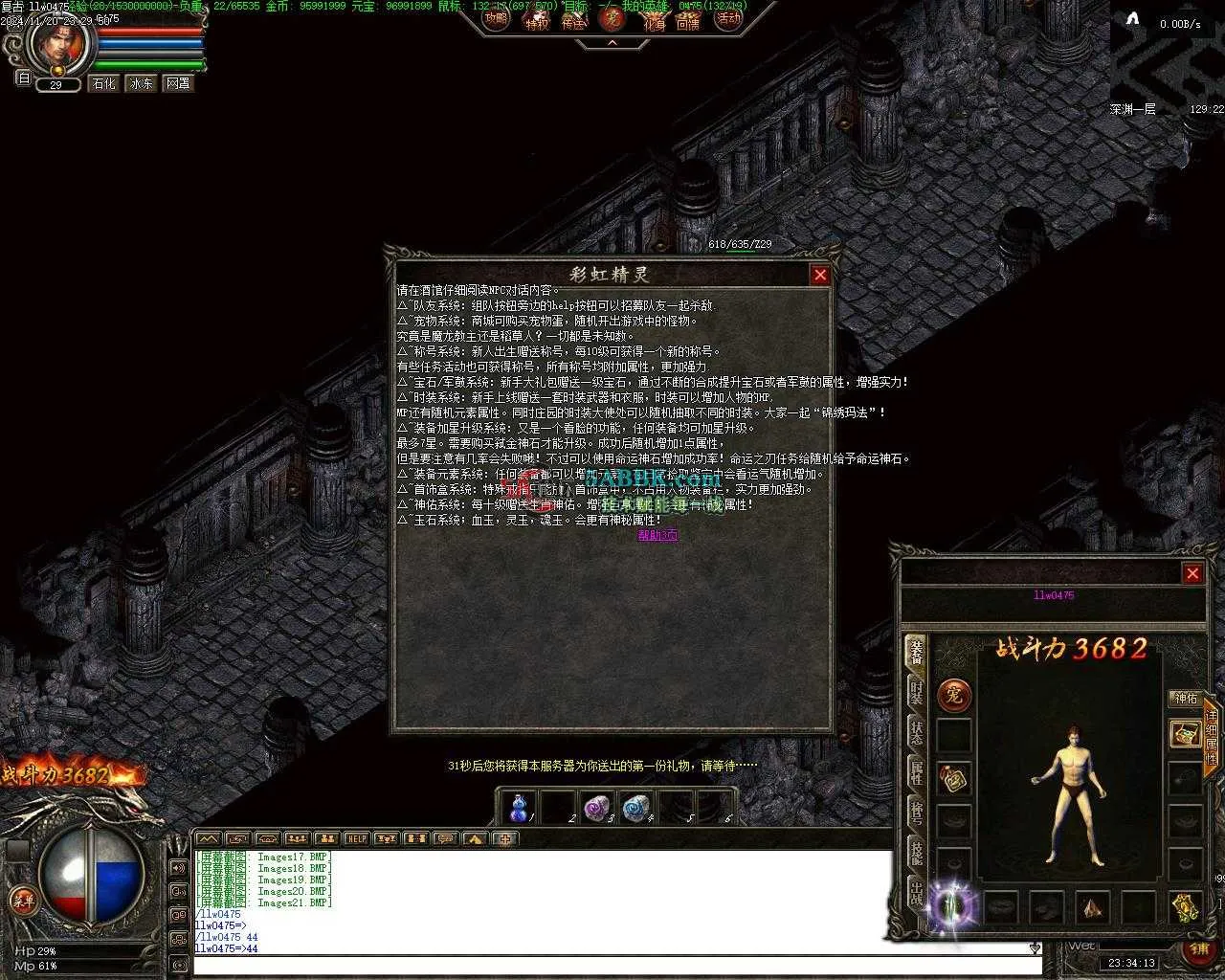Open the 回馈 rewards icon

[688, 20]
